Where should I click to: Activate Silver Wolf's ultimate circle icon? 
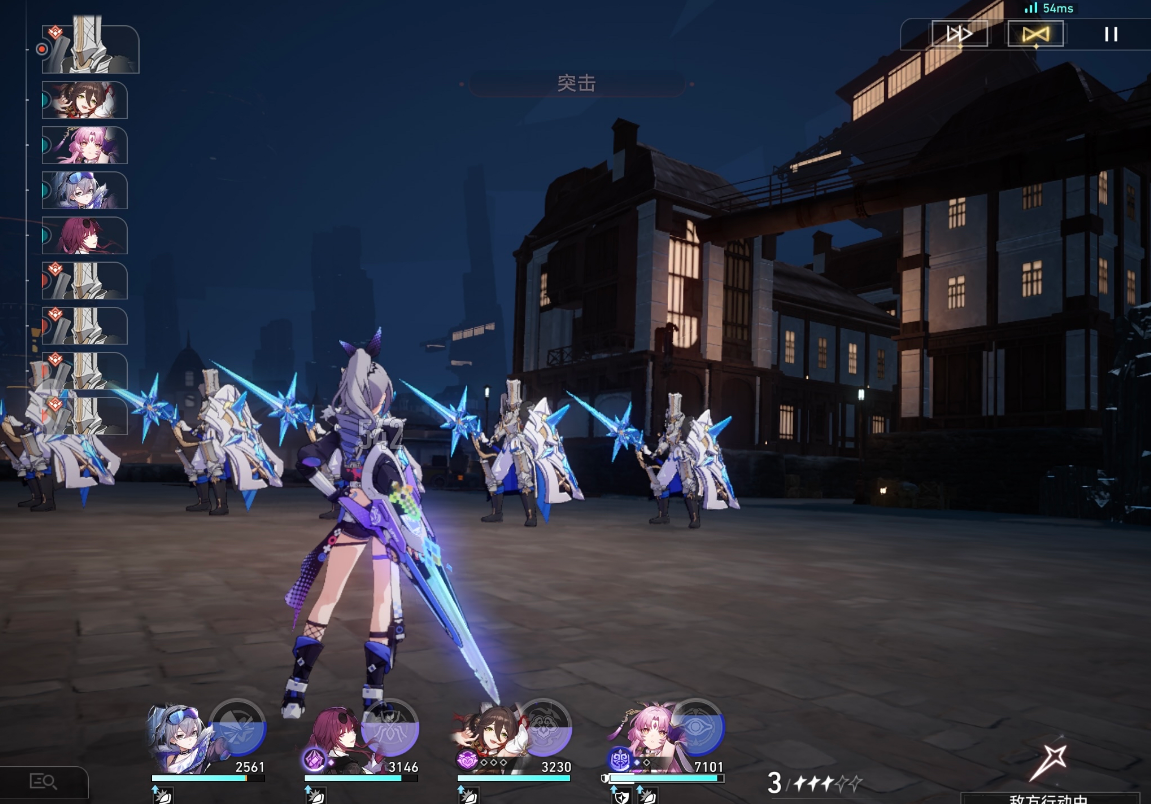click(x=237, y=727)
